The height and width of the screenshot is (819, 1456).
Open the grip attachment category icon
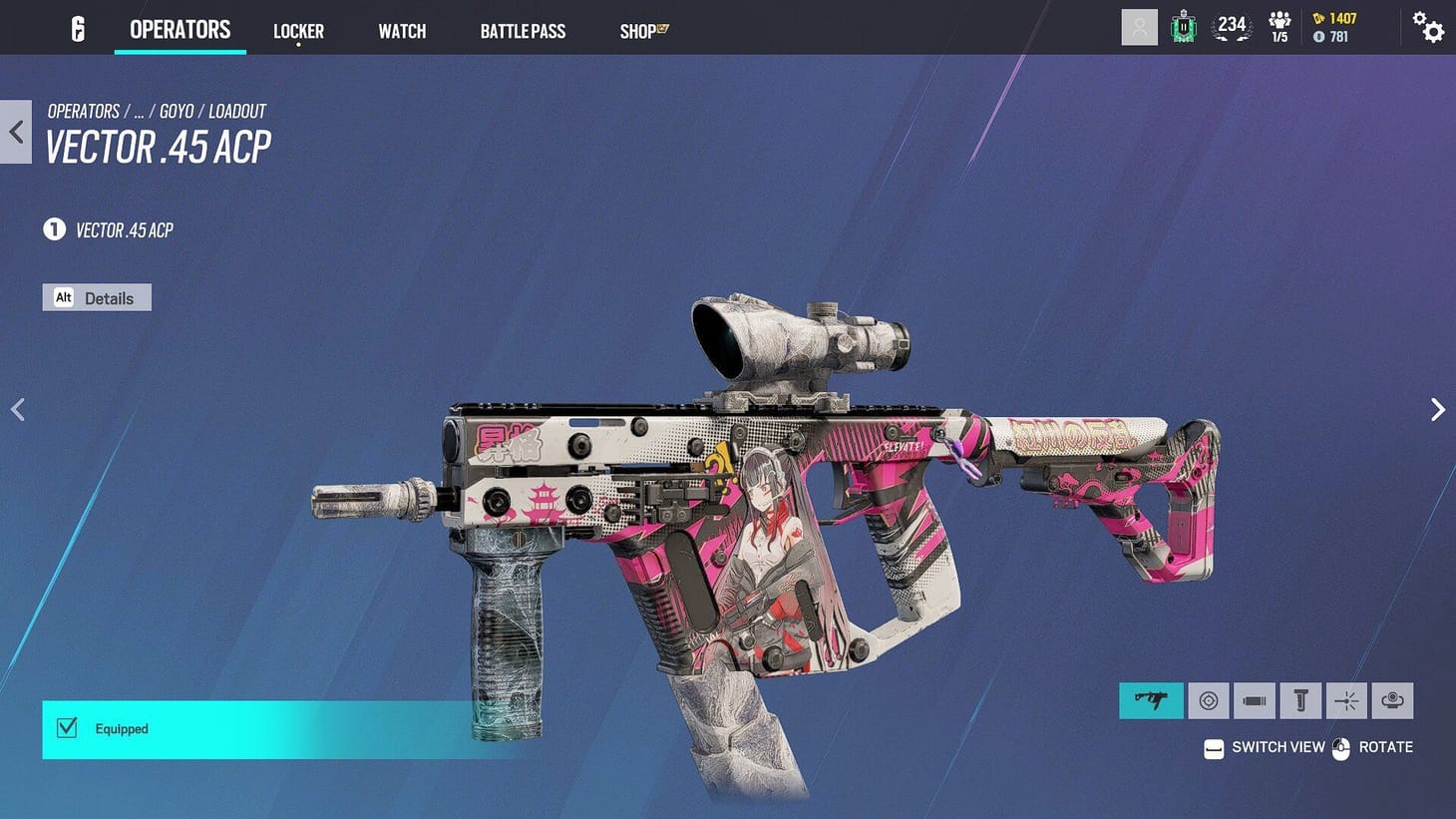[1300, 700]
